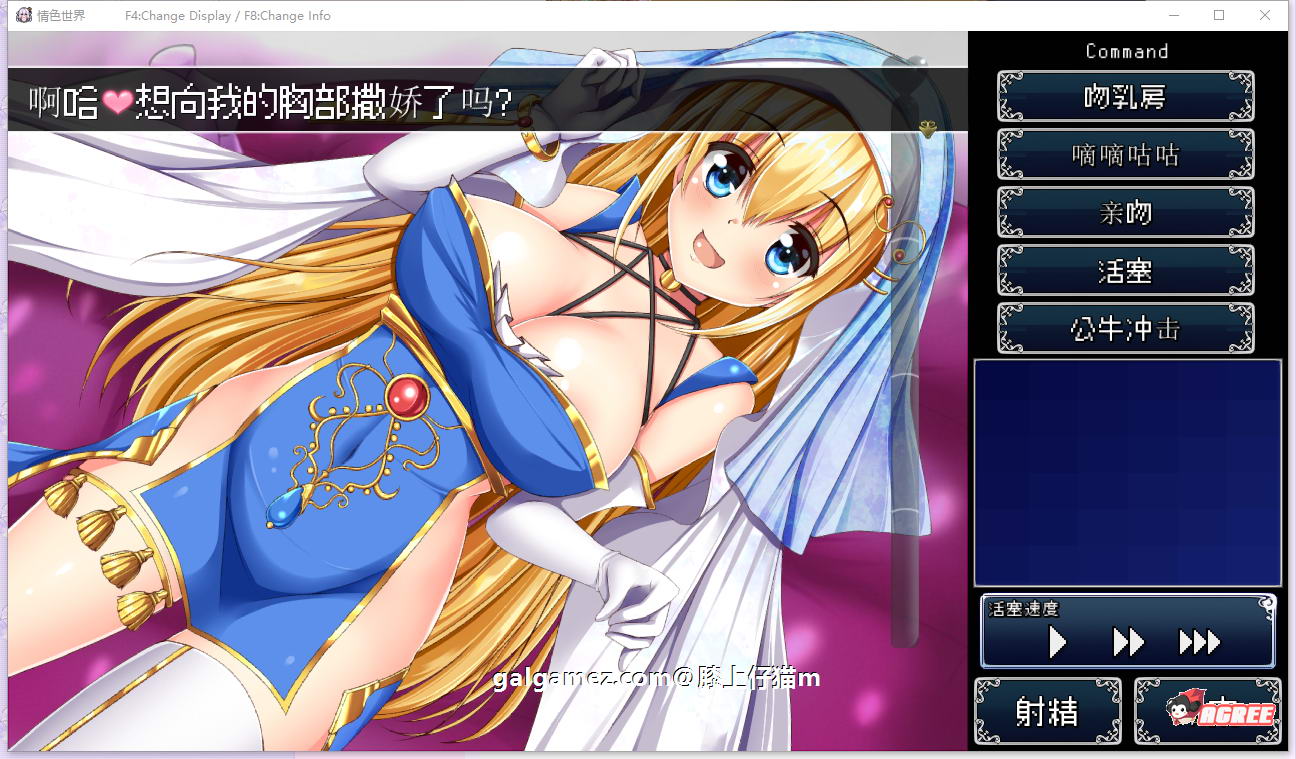Click the game icon in the title bar
1296x759 pixels.
point(22,15)
